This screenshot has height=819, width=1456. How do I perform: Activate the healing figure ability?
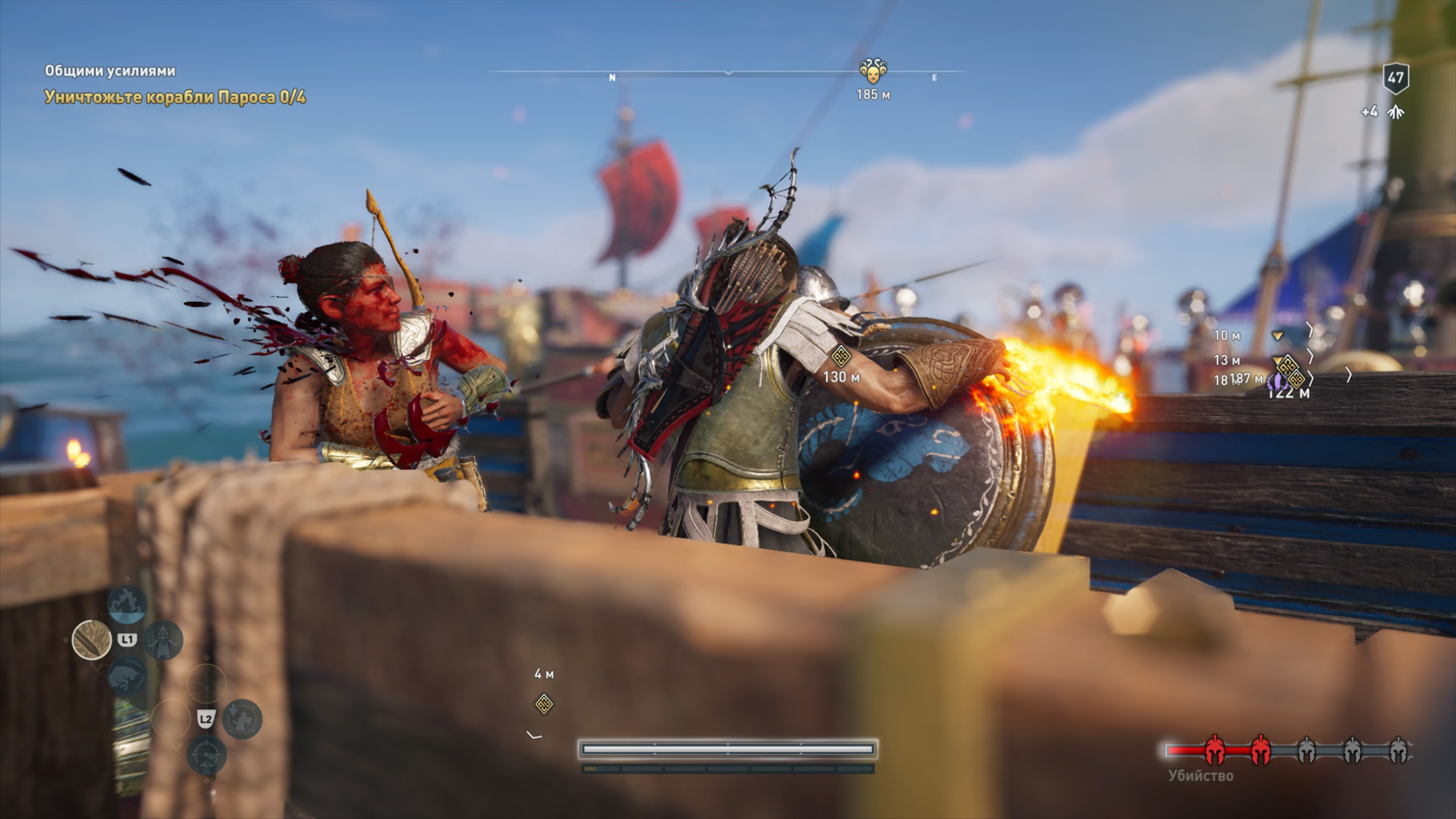pos(163,640)
